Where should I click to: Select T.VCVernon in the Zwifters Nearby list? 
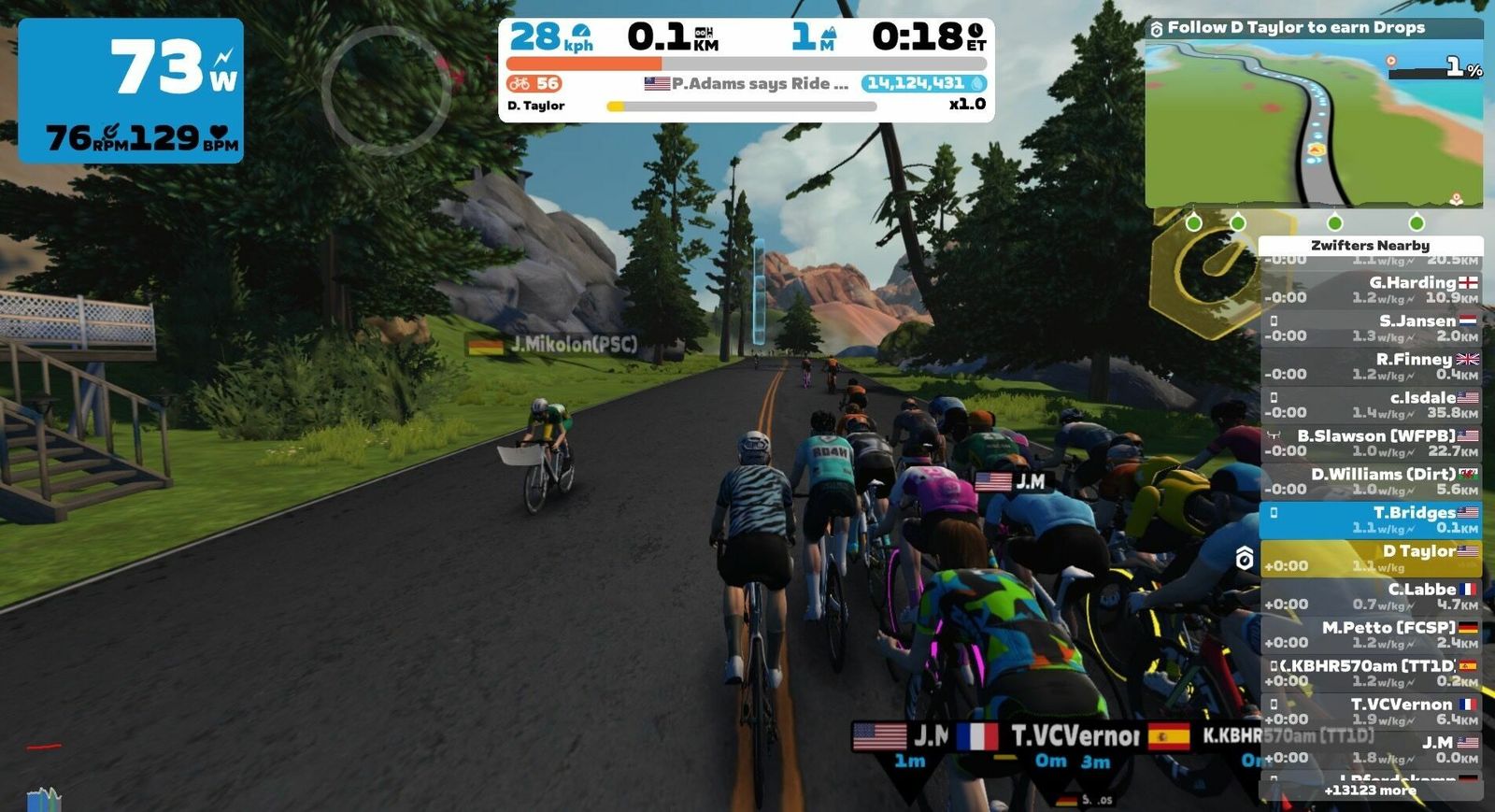(1371, 711)
